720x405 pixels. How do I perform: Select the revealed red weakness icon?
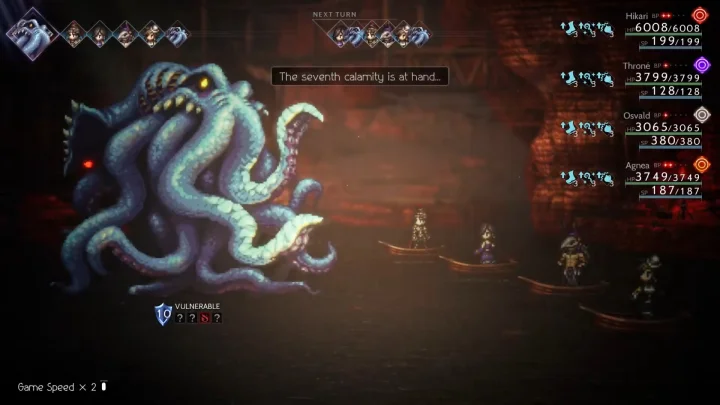click(x=205, y=318)
